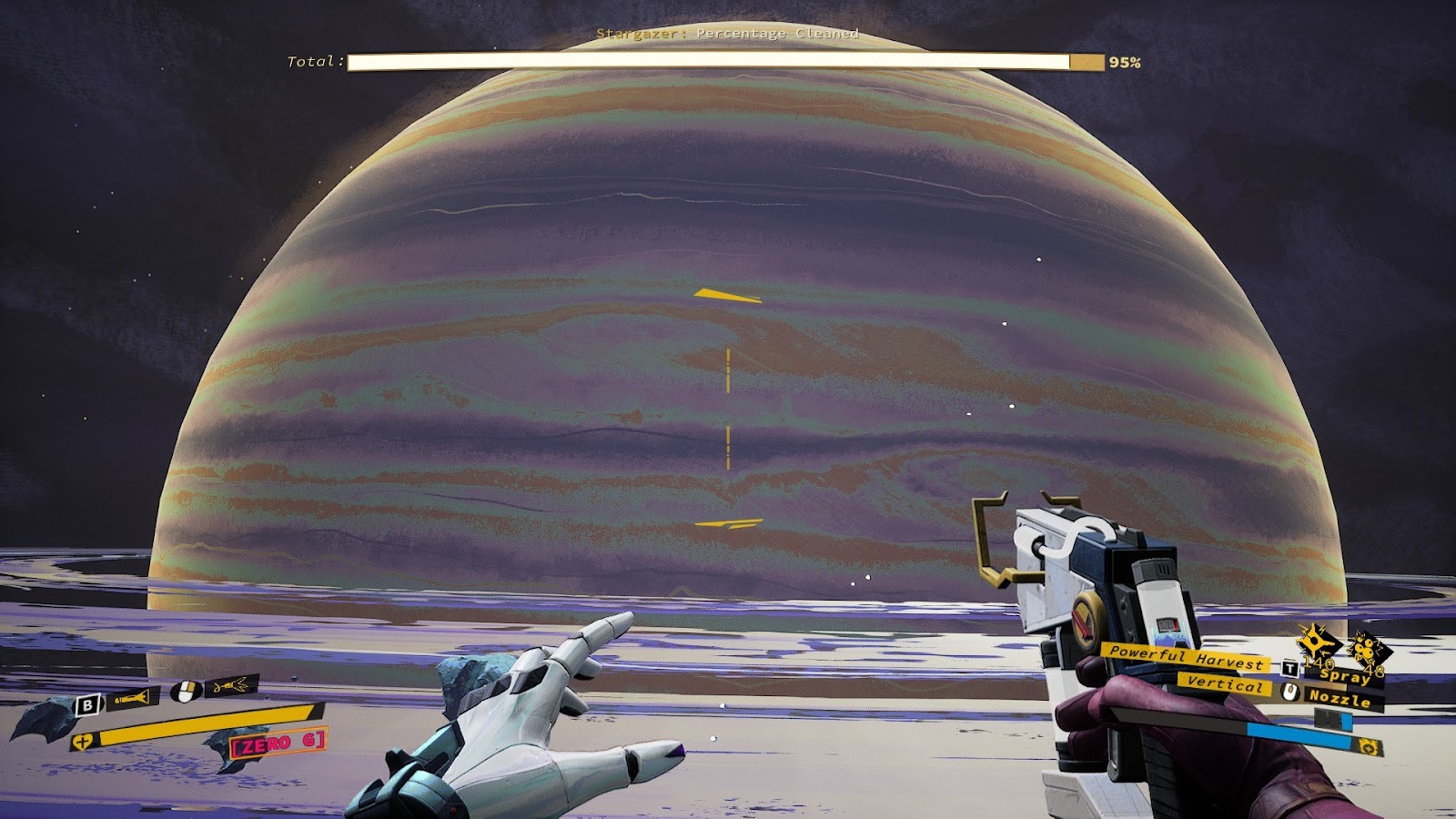Select the flashlight icon in the bottom-left HUD
The height and width of the screenshot is (819, 1456).
click(x=132, y=699)
